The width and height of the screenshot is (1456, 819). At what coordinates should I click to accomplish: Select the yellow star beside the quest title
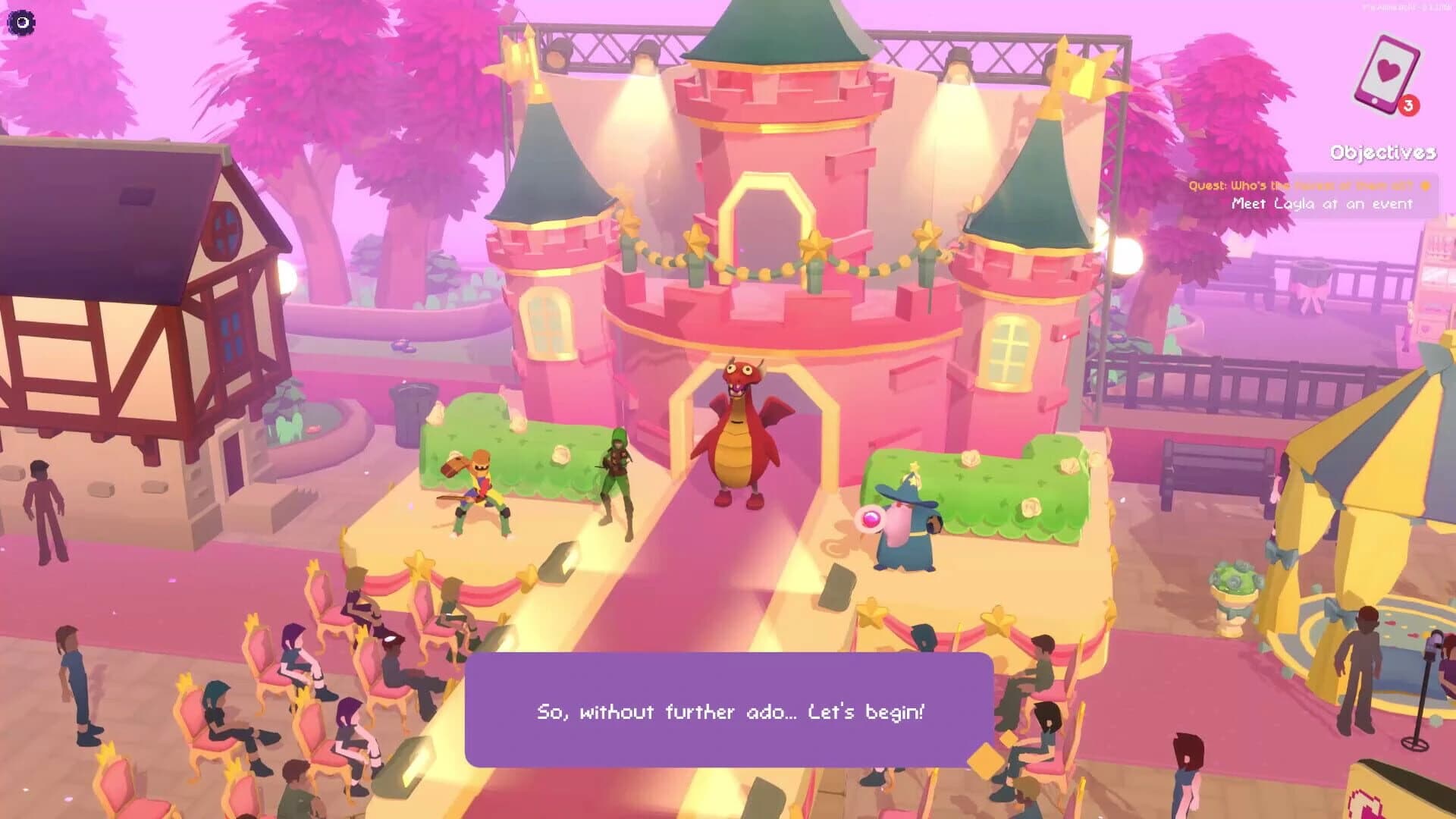click(x=1424, y=185)
